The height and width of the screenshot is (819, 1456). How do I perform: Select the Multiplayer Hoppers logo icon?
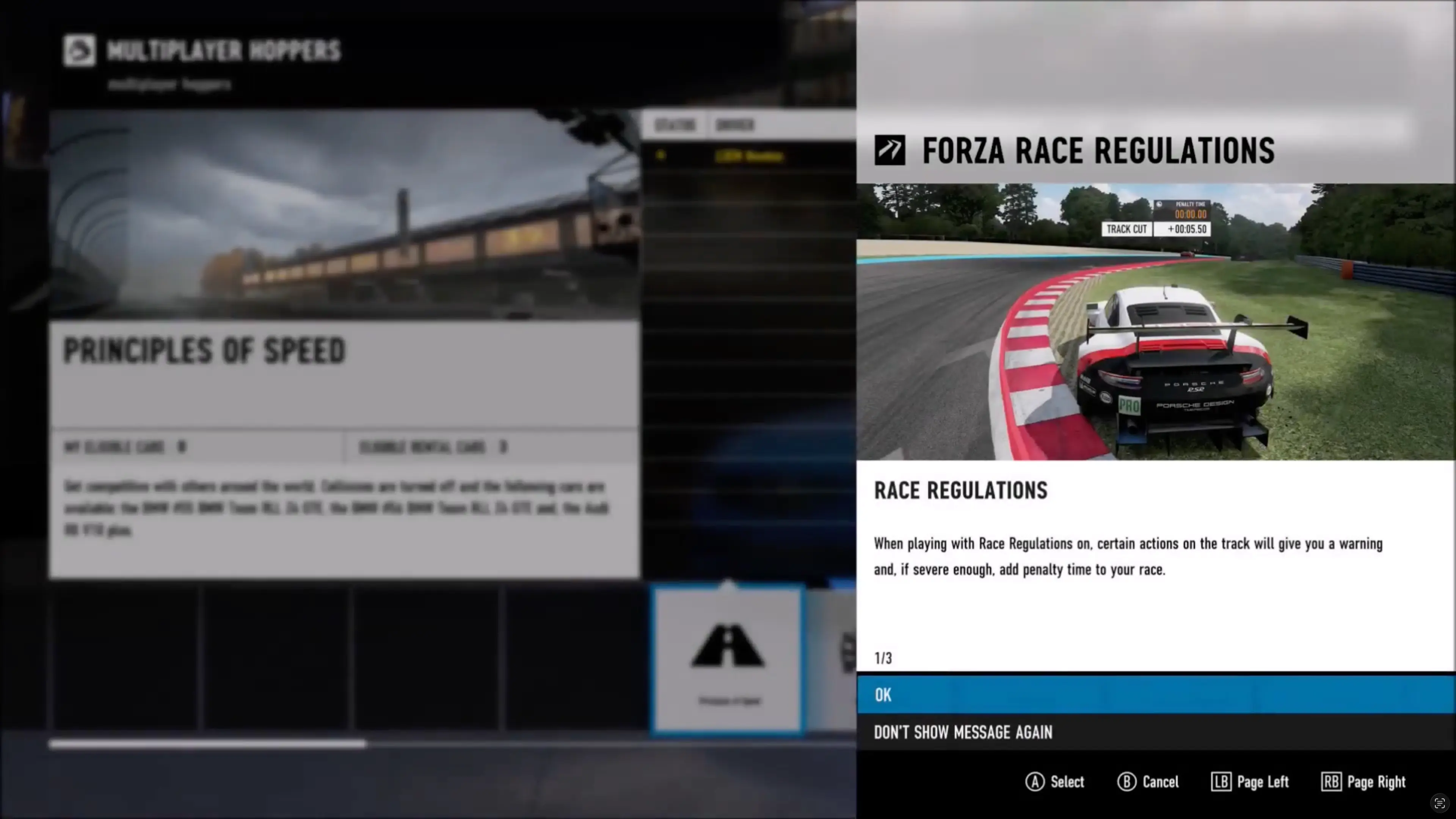(x=78, y=51)
